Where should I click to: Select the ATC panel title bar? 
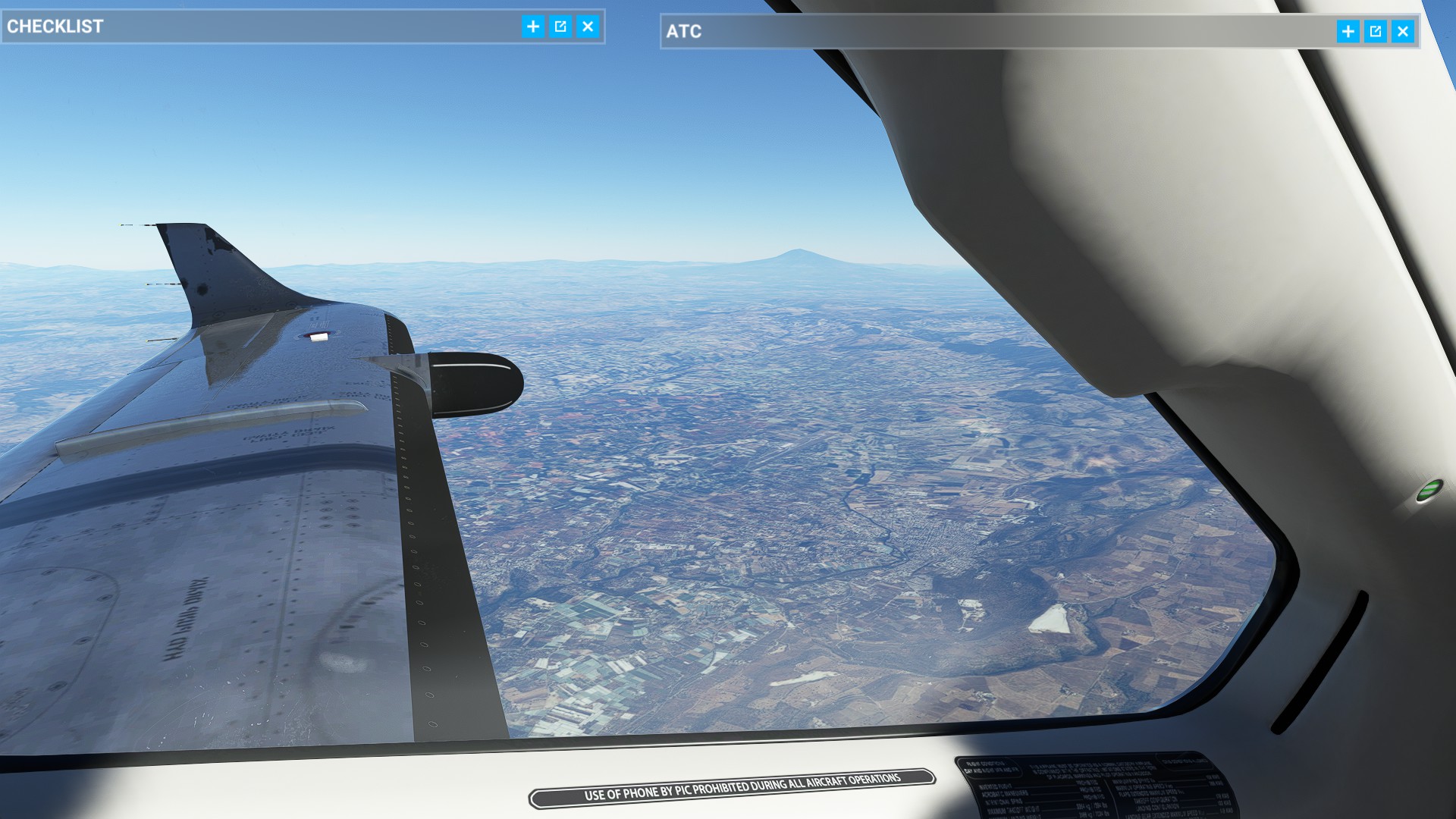[x=986, y=31]
